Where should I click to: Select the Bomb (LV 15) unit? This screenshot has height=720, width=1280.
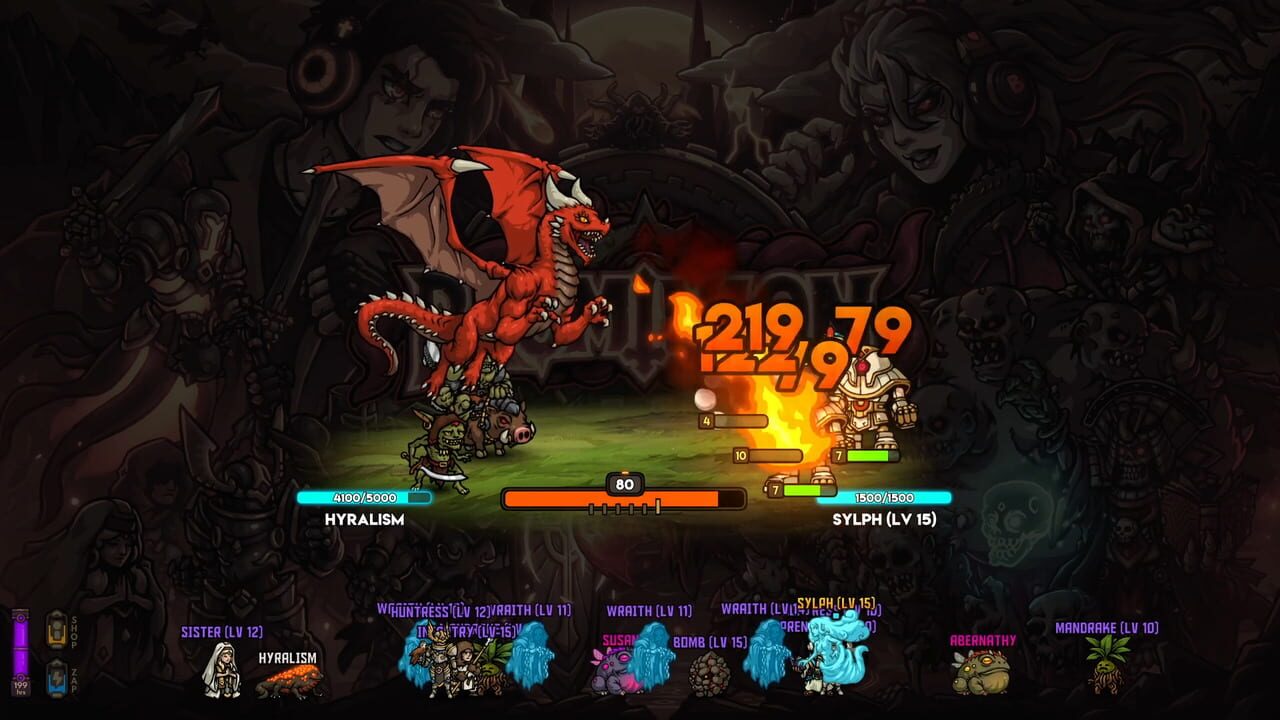click(x=710, y=677)
